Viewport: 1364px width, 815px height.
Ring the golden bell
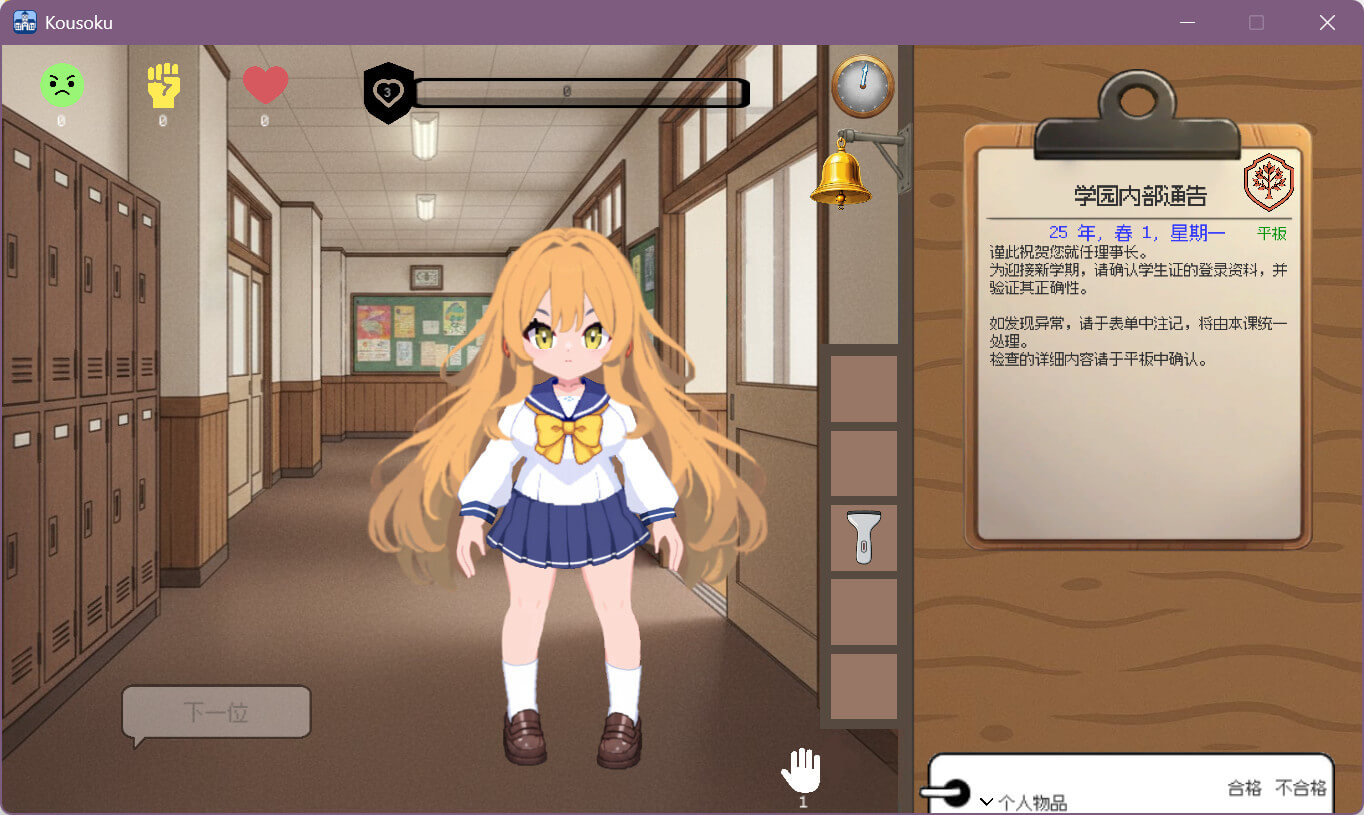(x=839, y=174)
